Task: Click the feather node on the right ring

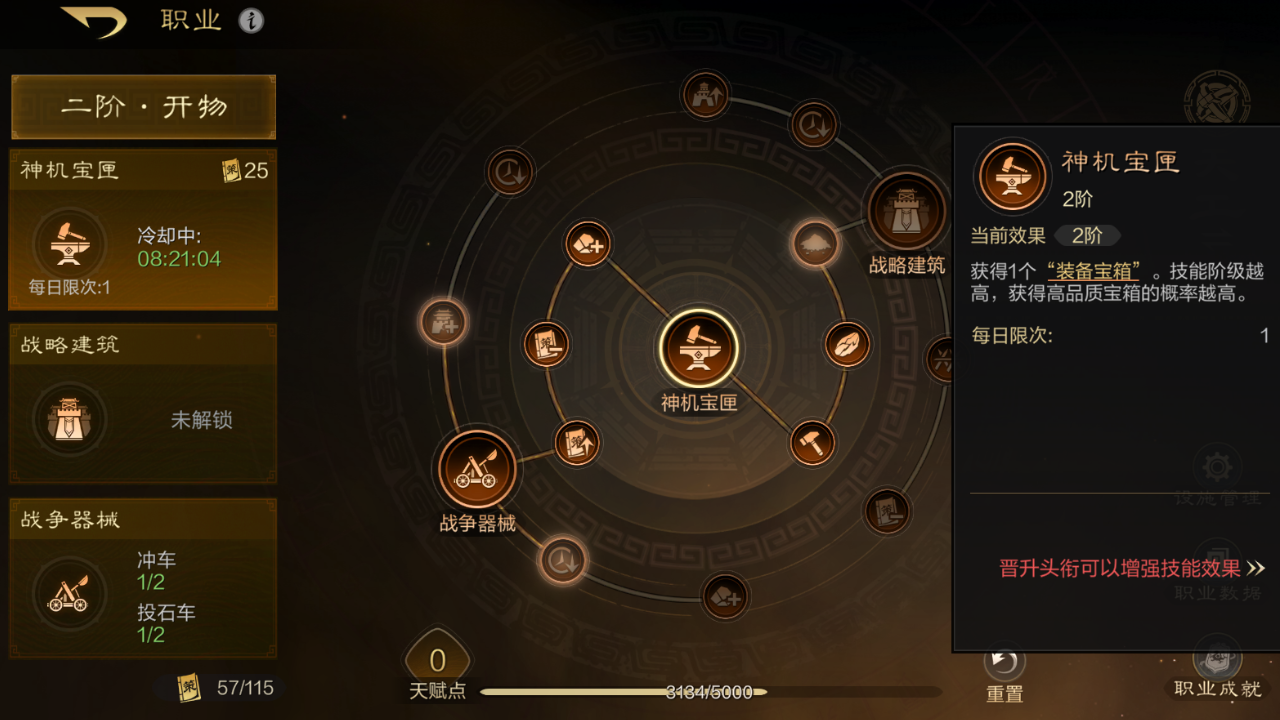Action: pos(845,344)
